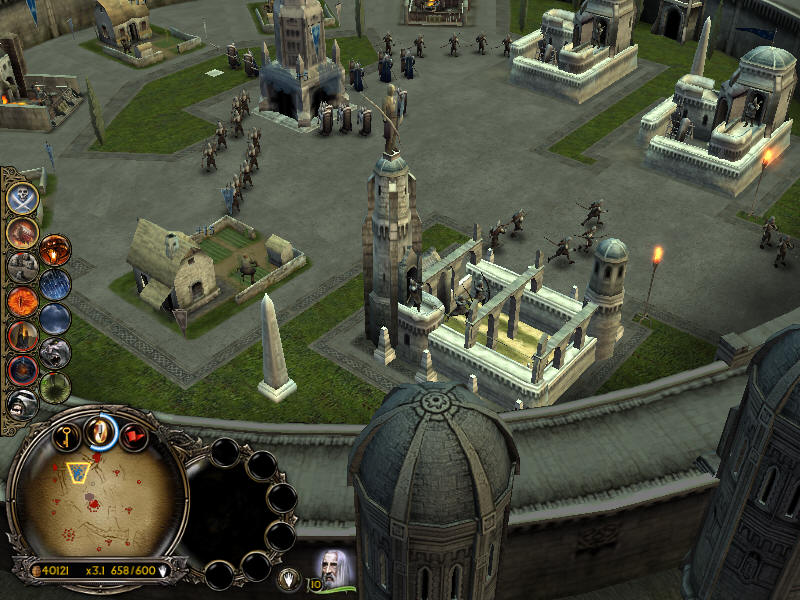Viewport: 800px width, 600px height.
Task: Select the skull and crossed swords power
Action: click(22, 198)
